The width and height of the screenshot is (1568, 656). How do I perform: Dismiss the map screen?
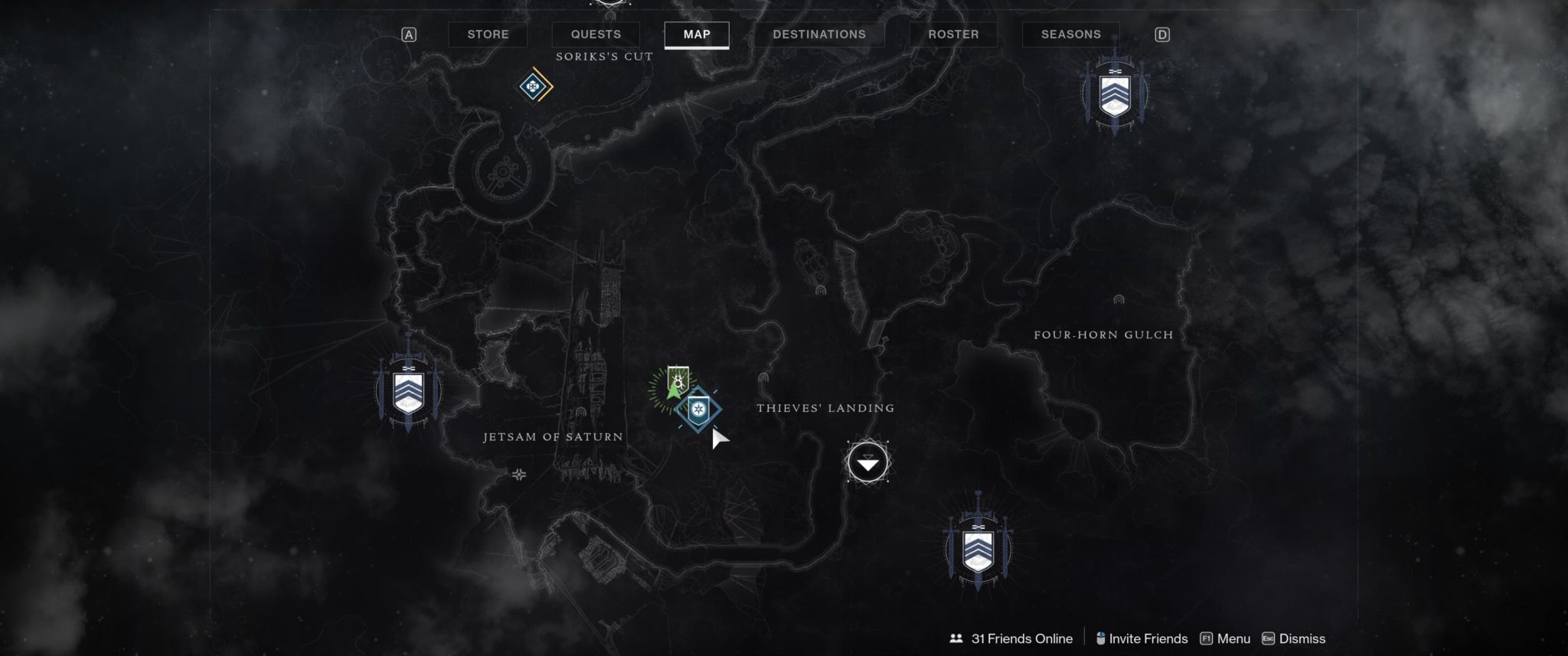coord(1302,638)
